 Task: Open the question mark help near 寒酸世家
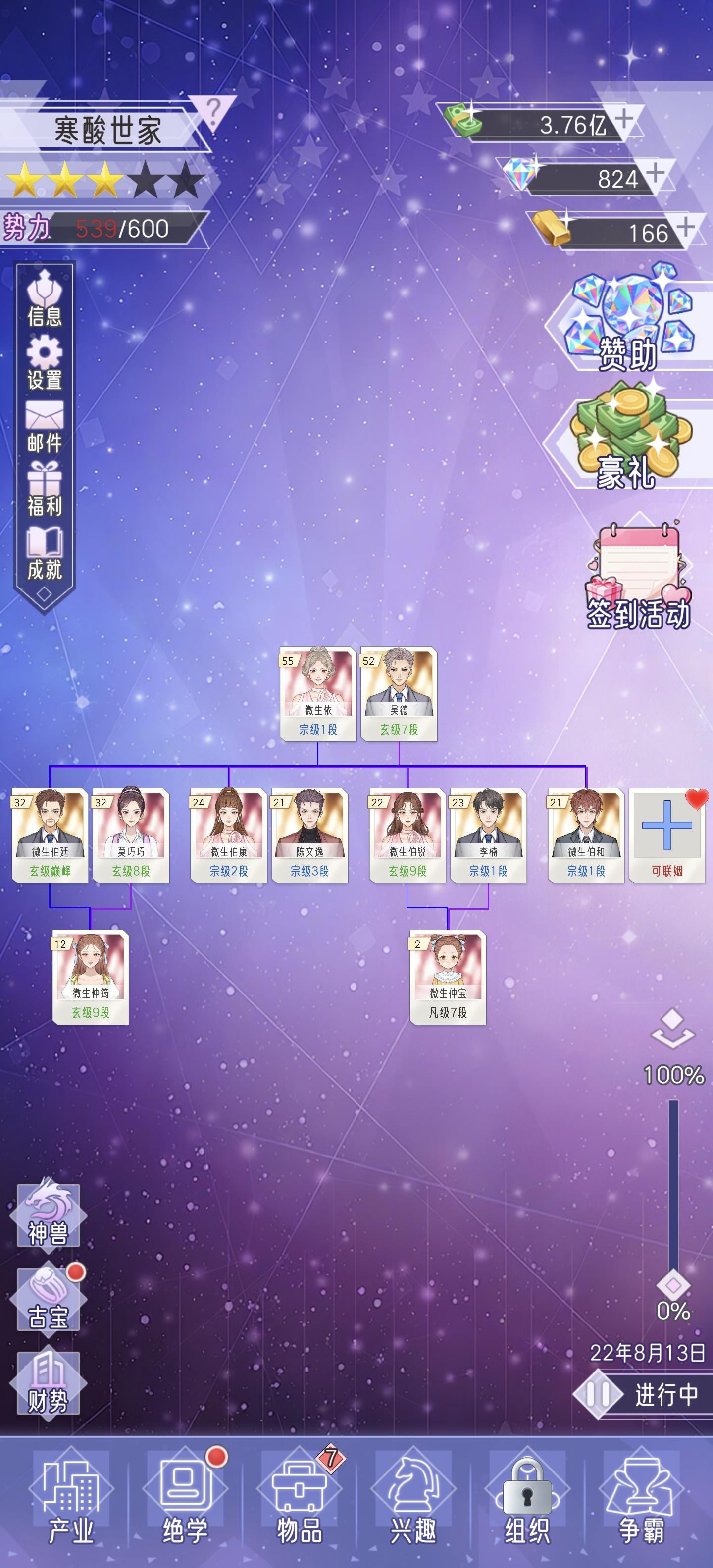[213, 109]
